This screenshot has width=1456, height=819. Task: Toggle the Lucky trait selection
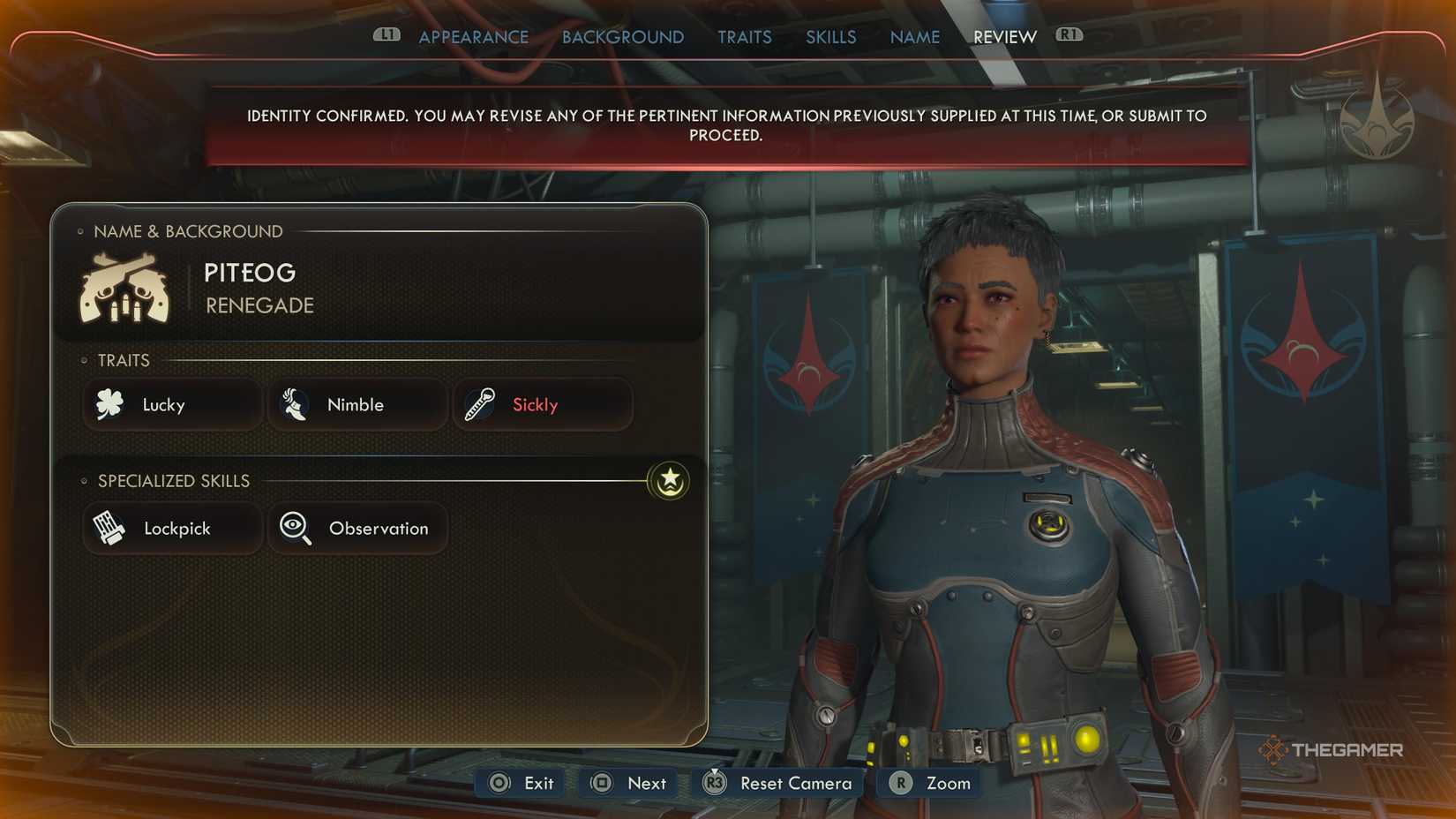[171, 404]
